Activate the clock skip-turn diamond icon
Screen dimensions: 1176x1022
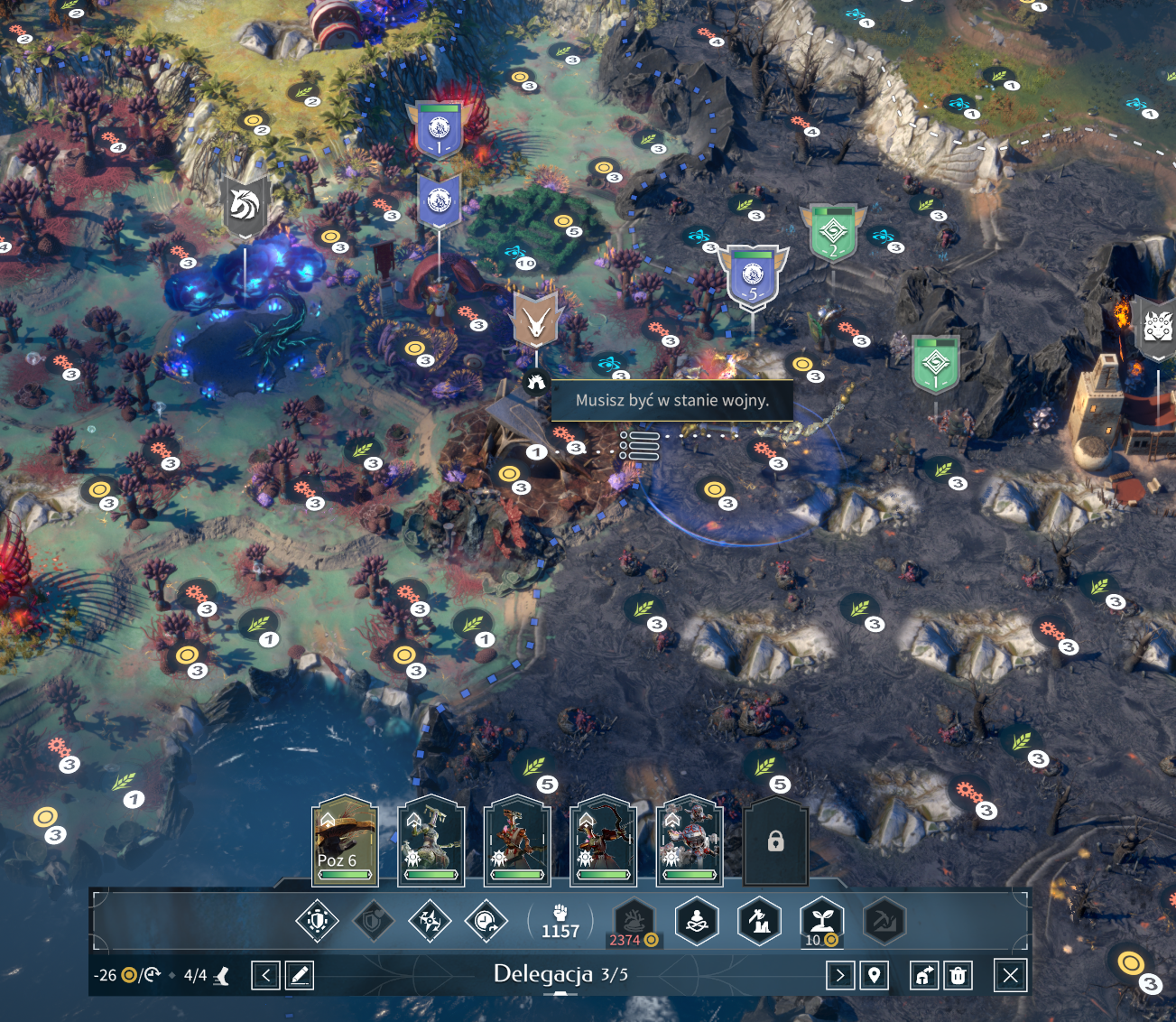(x=486, y=921)
